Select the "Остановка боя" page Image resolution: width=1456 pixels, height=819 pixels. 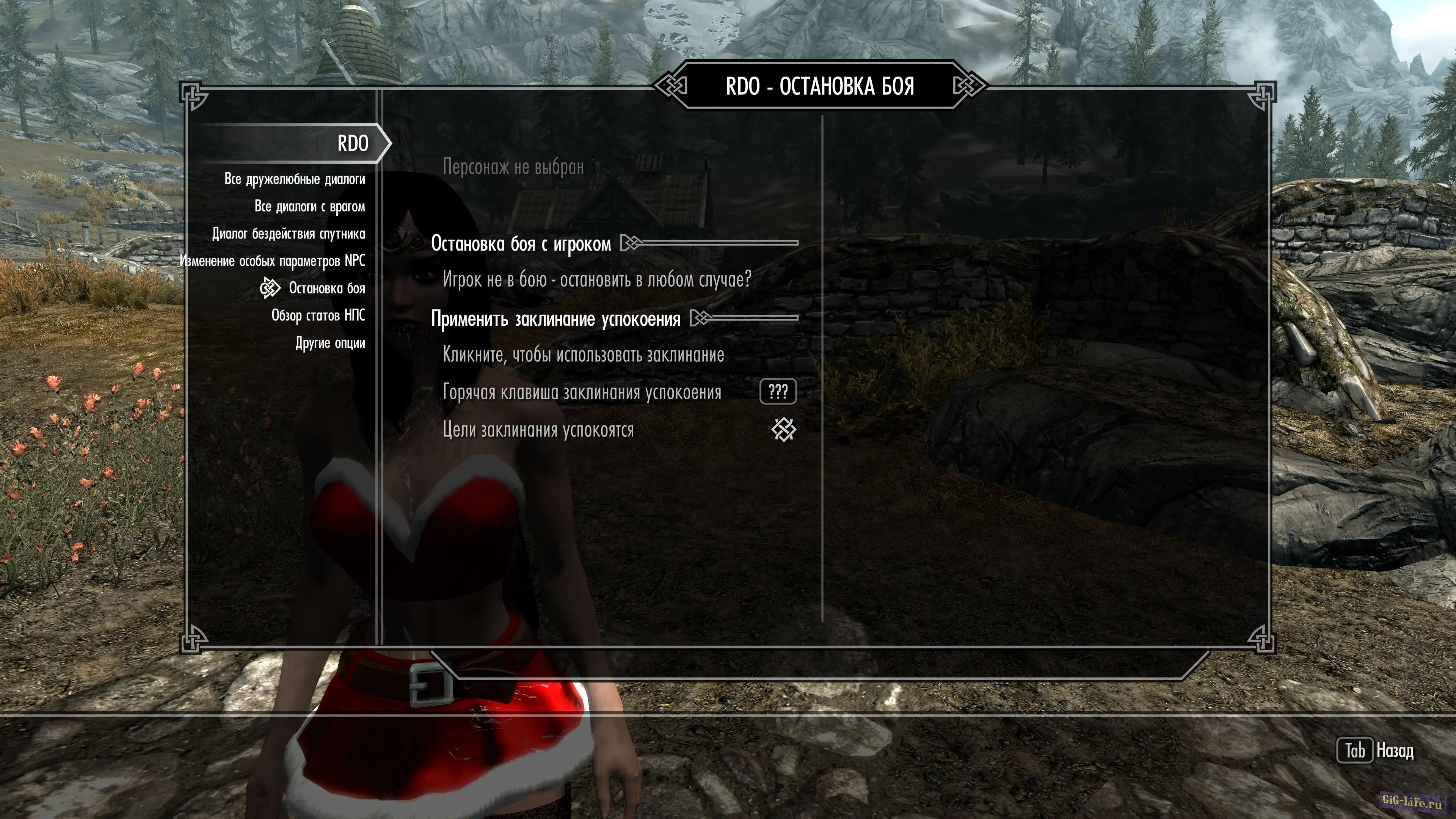(326, 288)
